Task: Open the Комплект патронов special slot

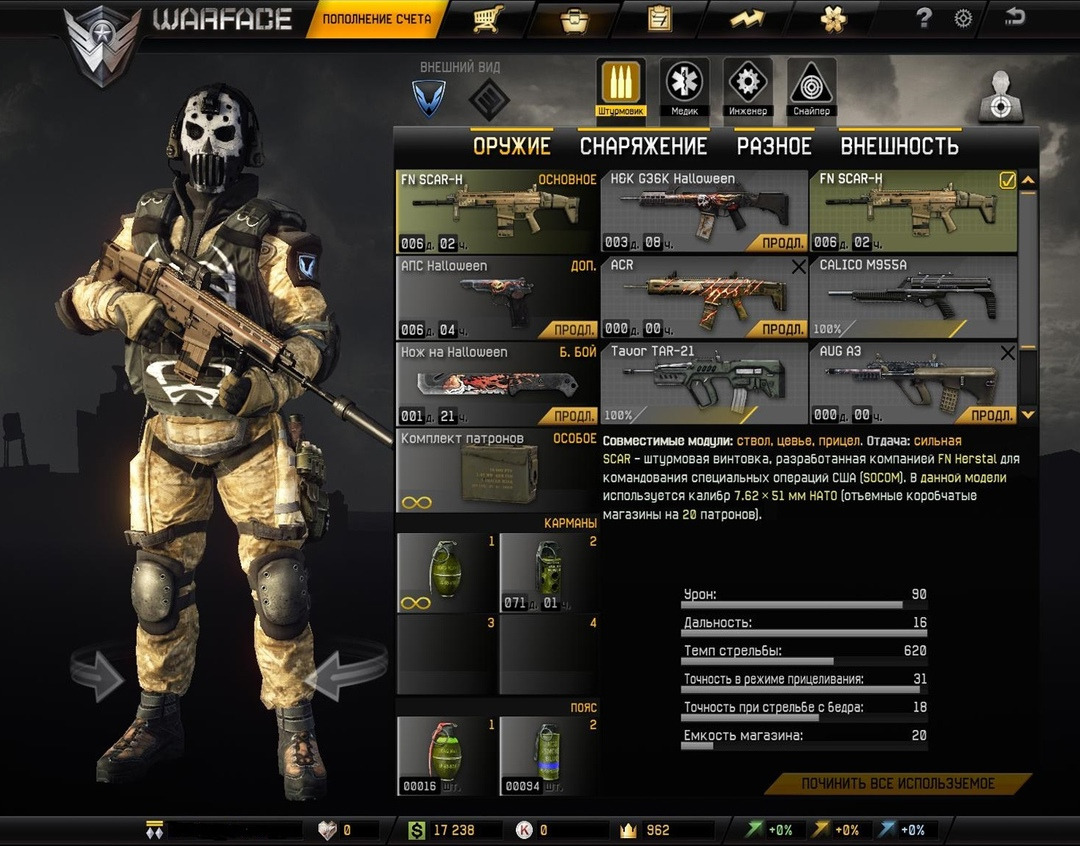Action: [x=497, y=470]
